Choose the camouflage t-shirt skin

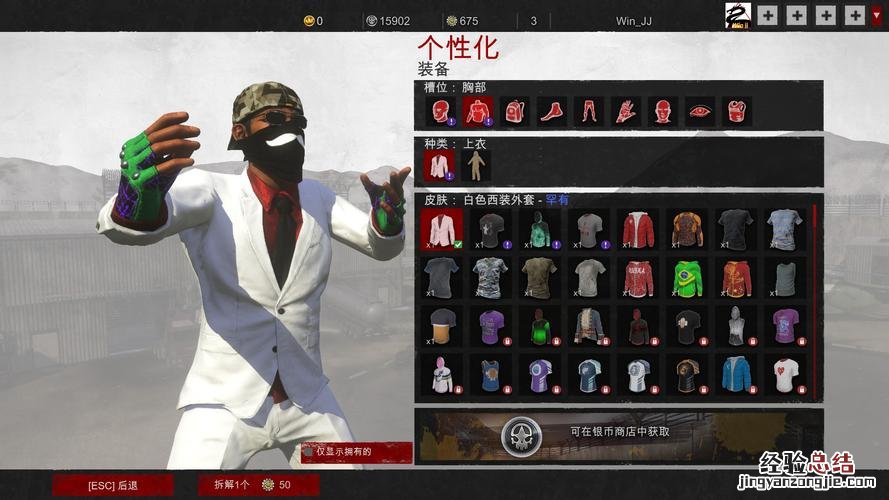(490, 276)
